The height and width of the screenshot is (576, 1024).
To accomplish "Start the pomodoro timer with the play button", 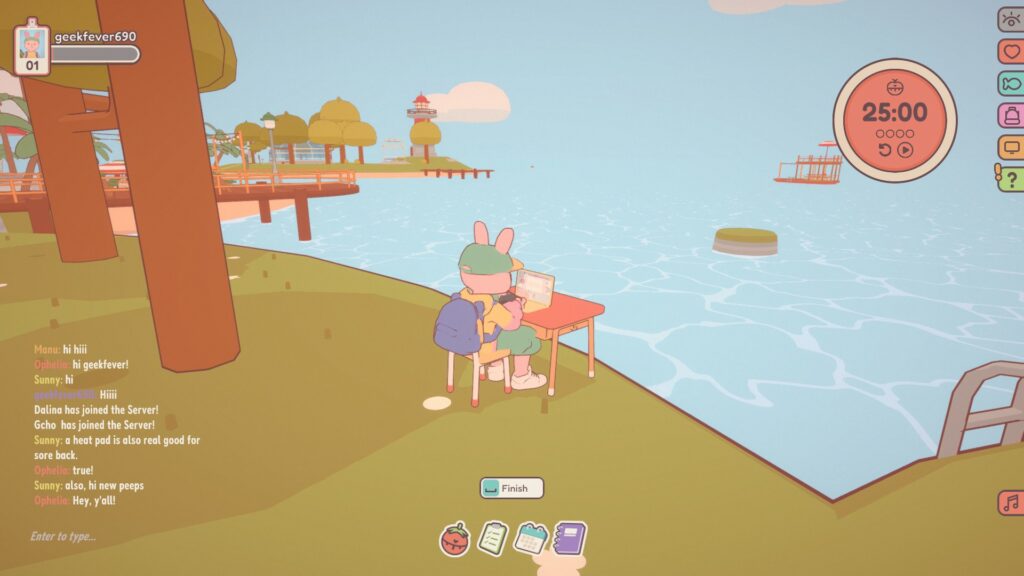I will click(x=905, y=150).
